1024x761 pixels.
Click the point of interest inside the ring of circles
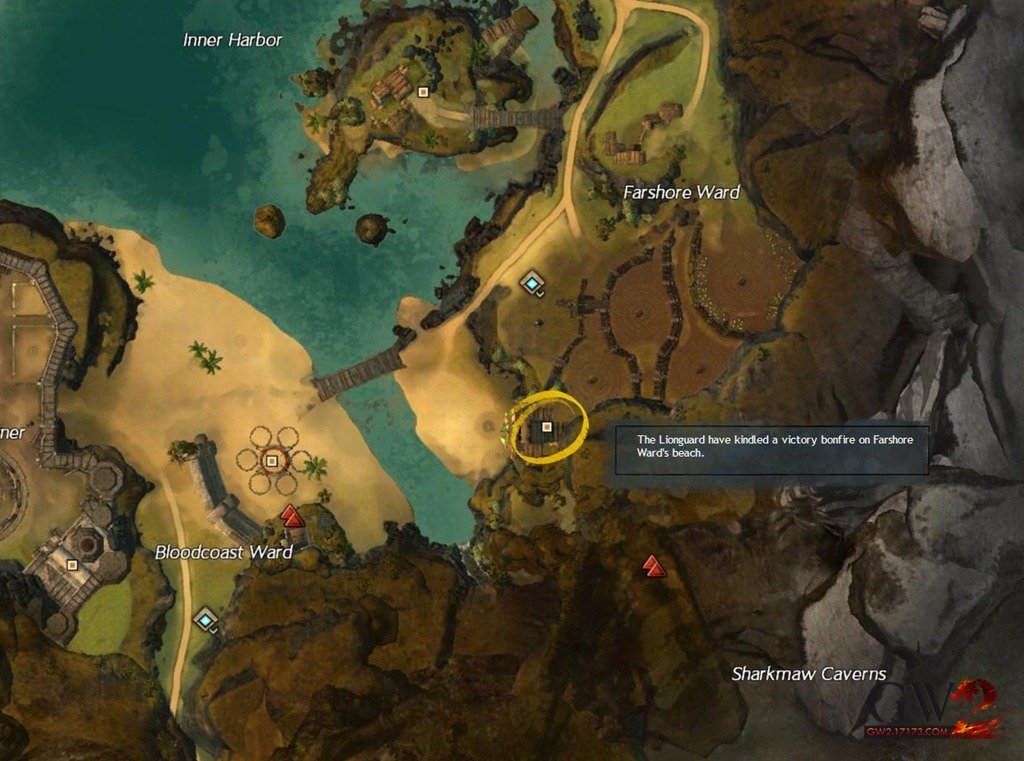pos(271,461)
